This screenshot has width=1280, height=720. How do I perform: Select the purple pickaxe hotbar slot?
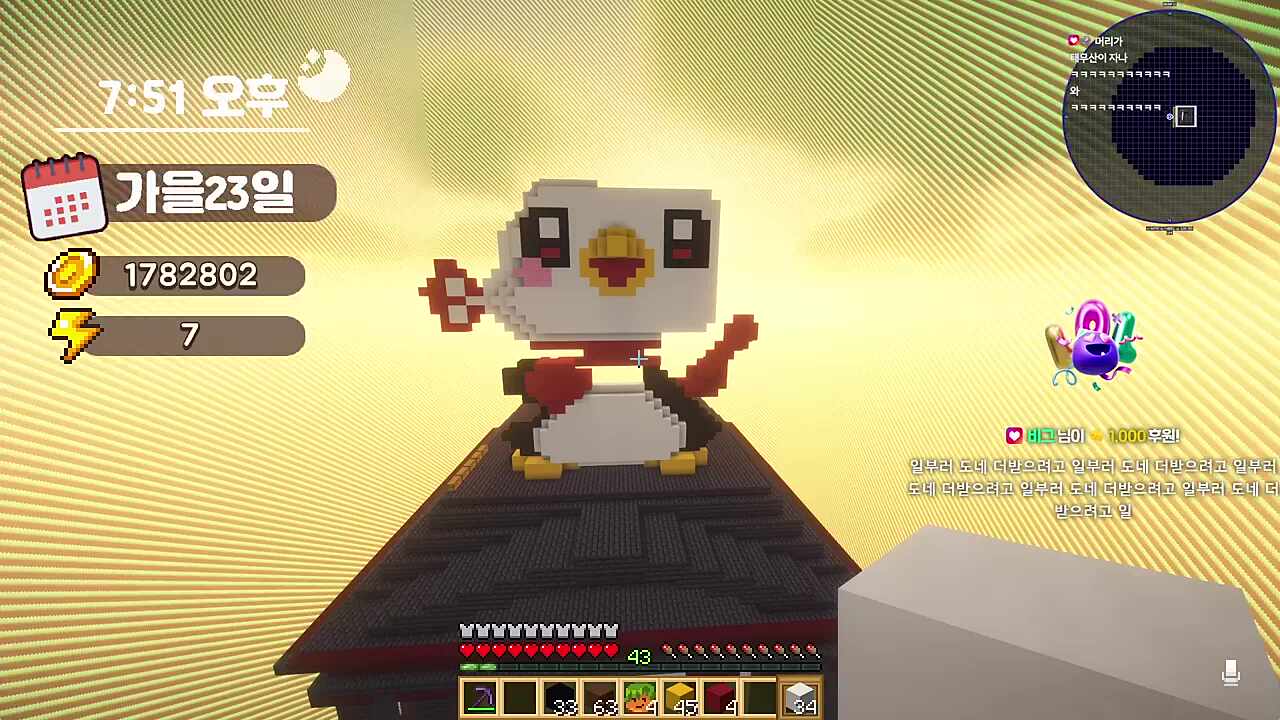[x=480, y=697]
